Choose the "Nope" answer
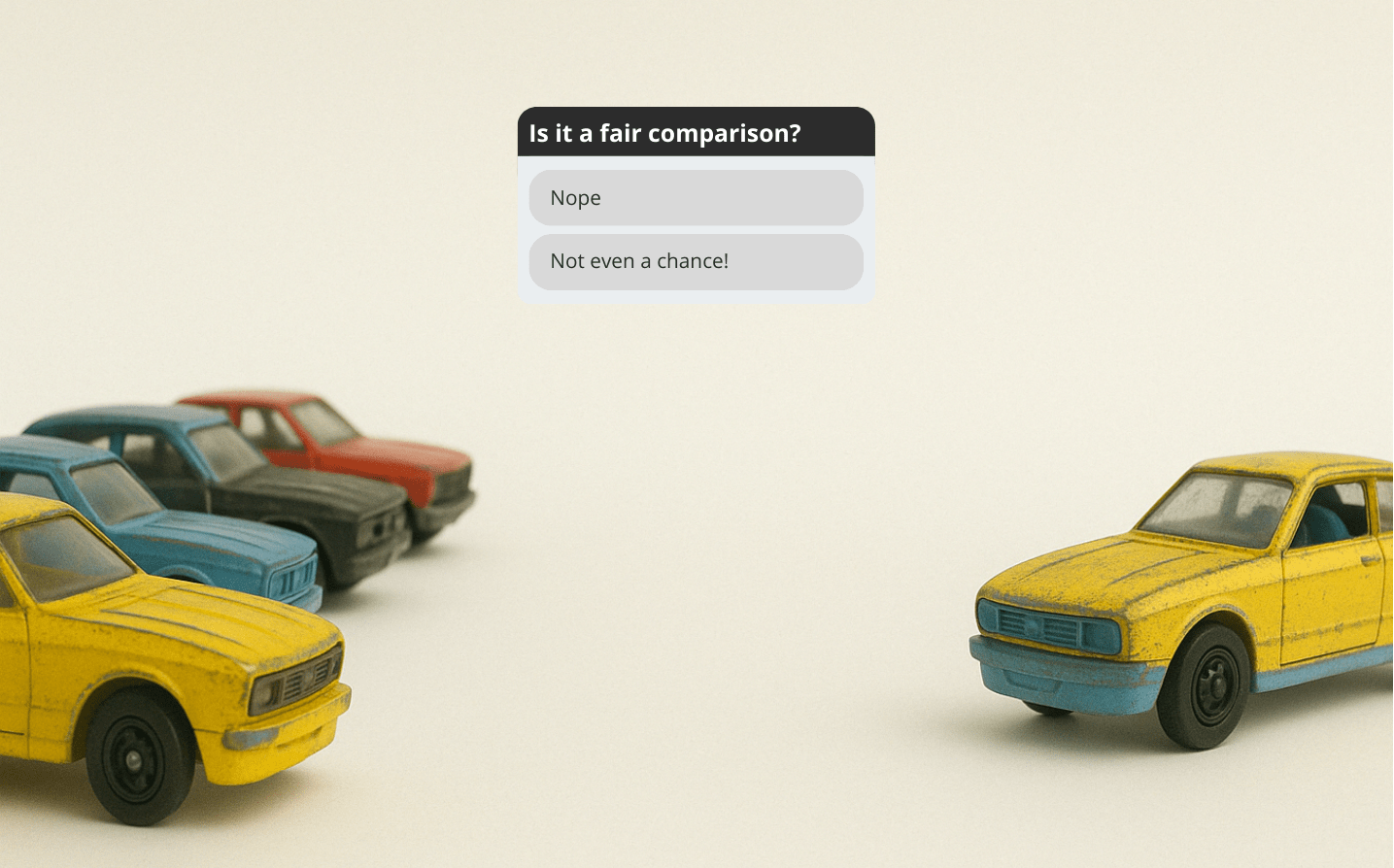The width and height of the screenshot is (1394, 868). [x=696, y=198]
